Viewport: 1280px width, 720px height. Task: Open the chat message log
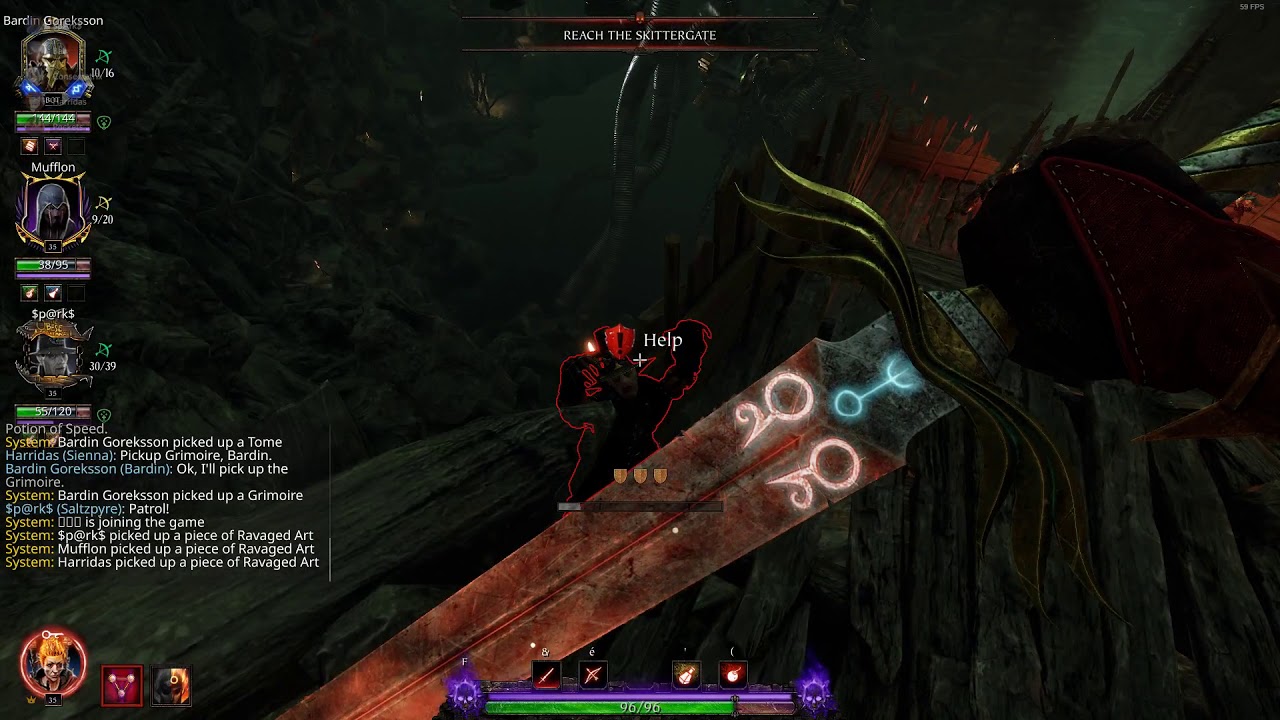(165, 502)
